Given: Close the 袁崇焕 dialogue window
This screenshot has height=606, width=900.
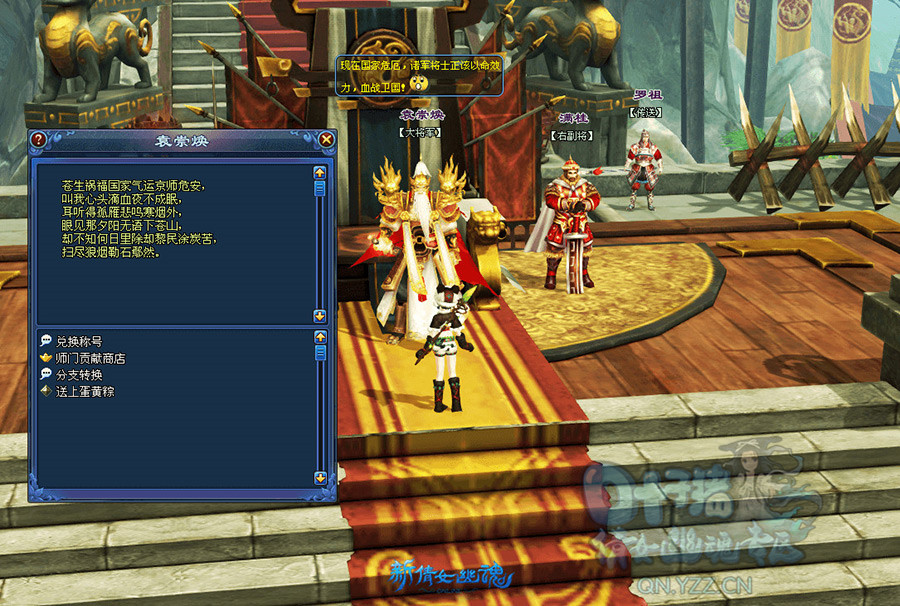Looking at the screenshot, I should point(326,140).
